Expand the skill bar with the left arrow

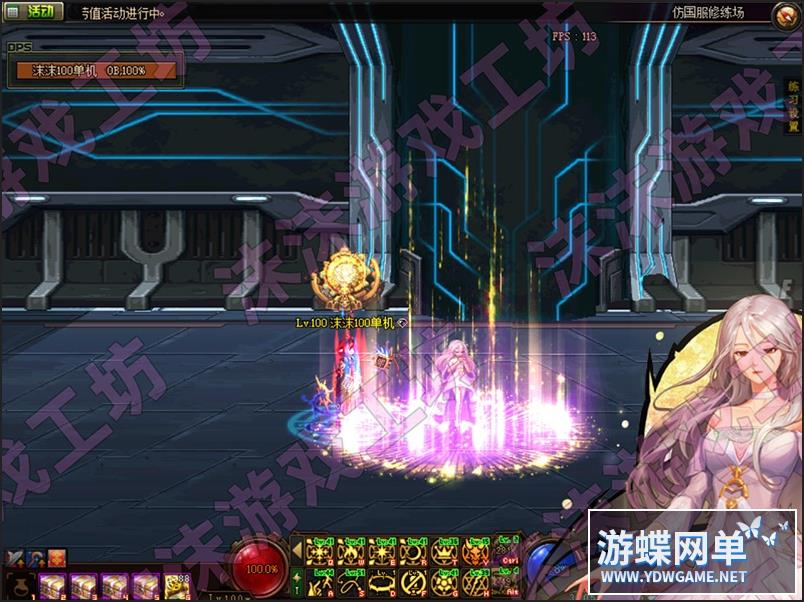point(297,551)
